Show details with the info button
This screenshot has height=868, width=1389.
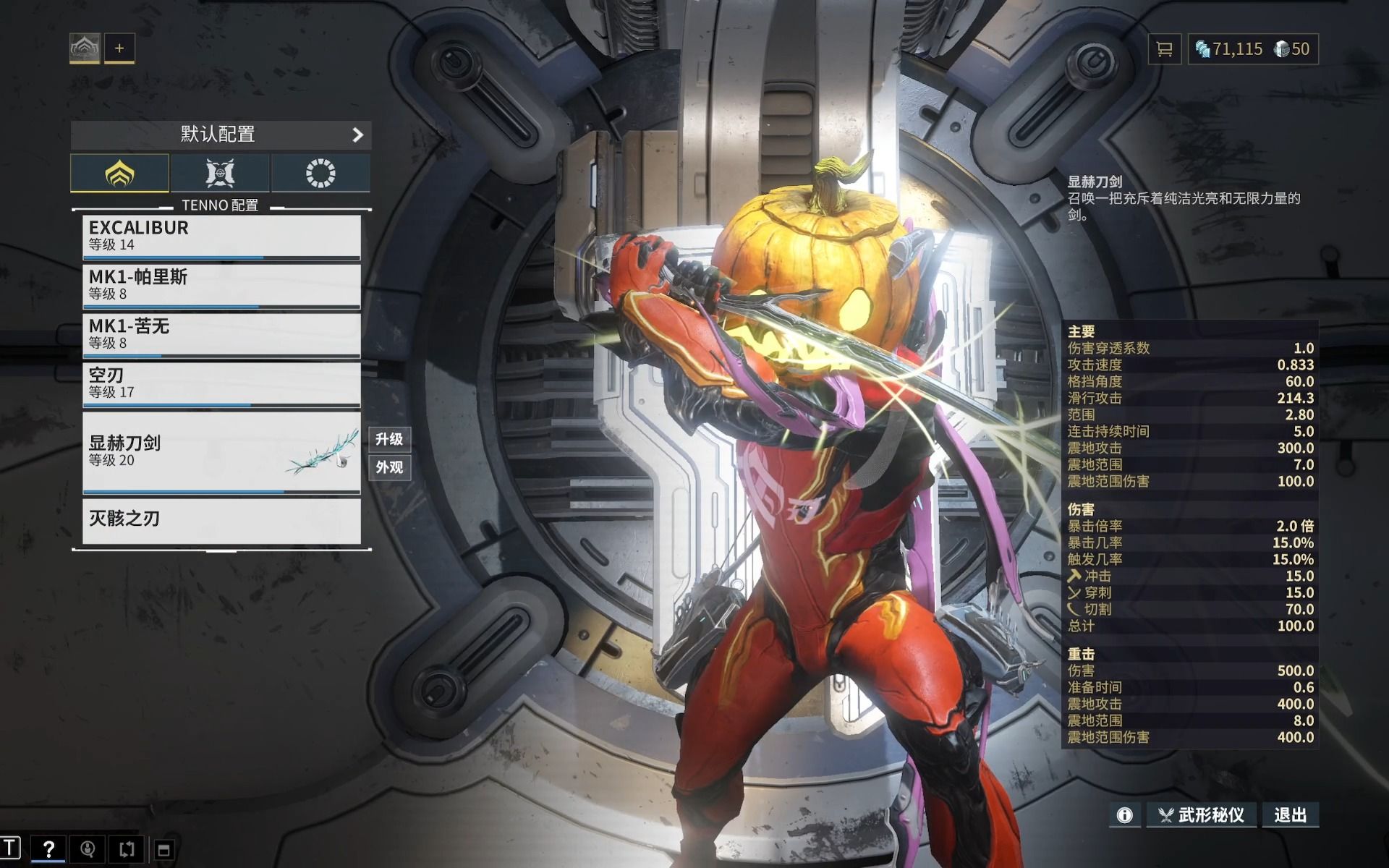[1125, 815]
